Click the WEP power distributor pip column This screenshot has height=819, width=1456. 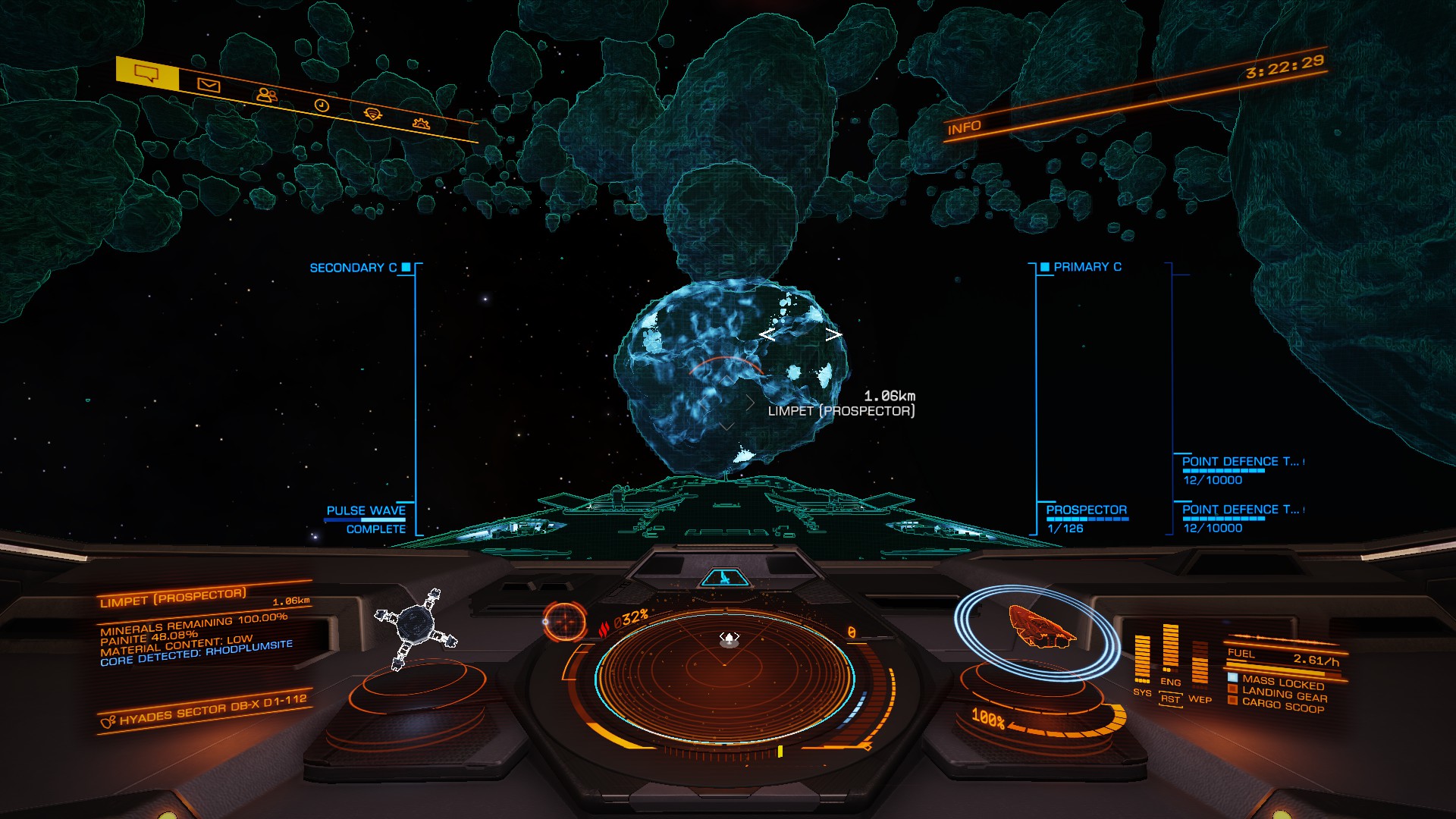pyautogui.click(x=1200, y=664)
